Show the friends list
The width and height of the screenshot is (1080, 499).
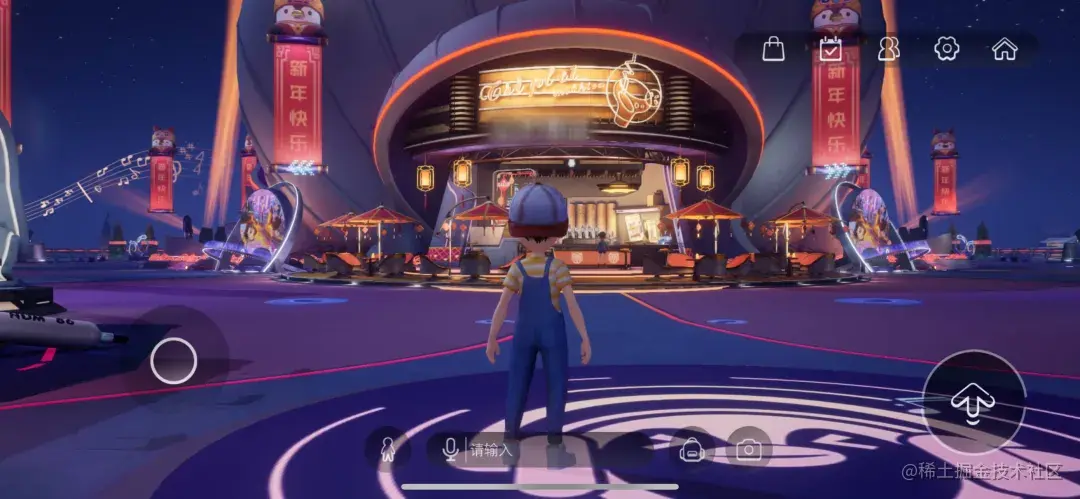888,49
